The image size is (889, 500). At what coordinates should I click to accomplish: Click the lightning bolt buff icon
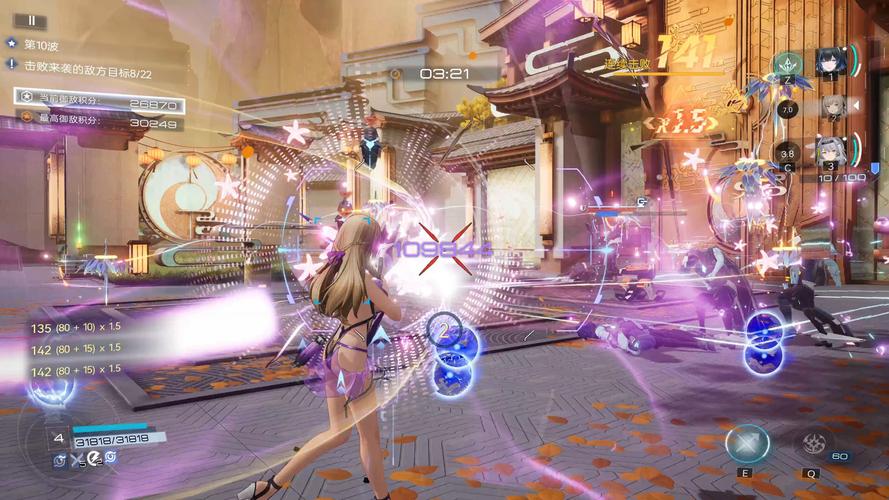pos(94,458)
